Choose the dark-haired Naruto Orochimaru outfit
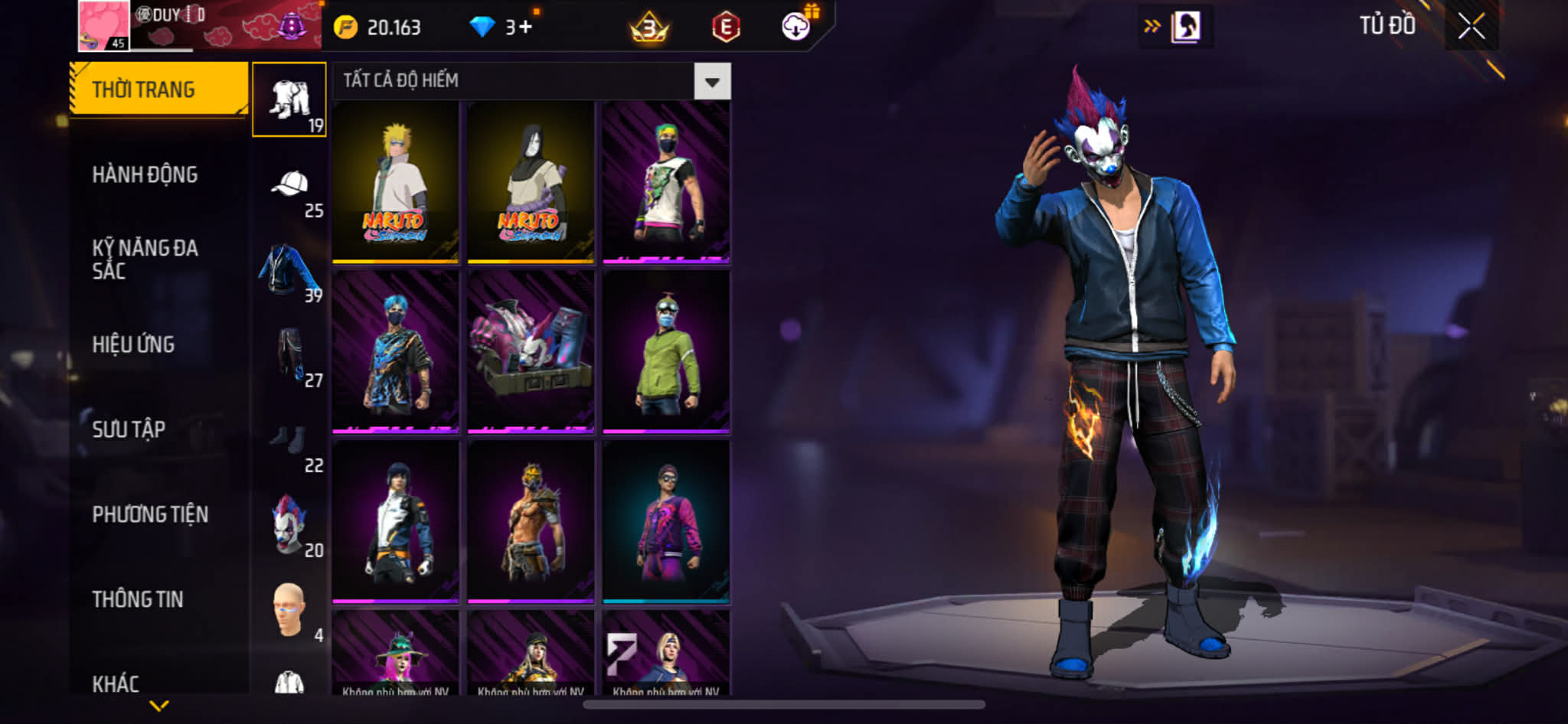1568x724 pixels. click(531, 182)
